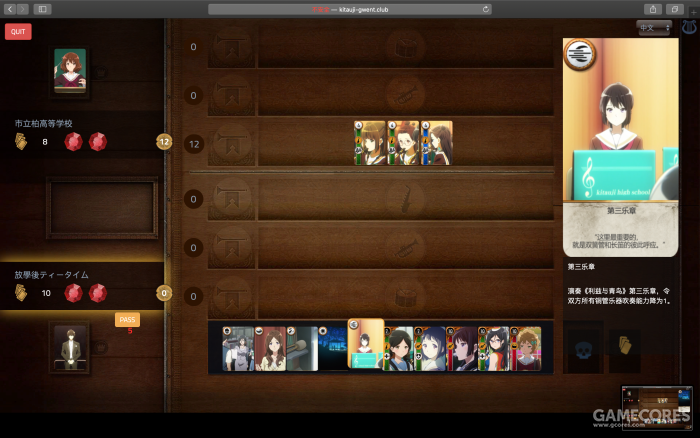The width and height of the screenshot is (700, 438).
Task: Click the browser's back navigation arrow
Action: (x=9, y=9)
